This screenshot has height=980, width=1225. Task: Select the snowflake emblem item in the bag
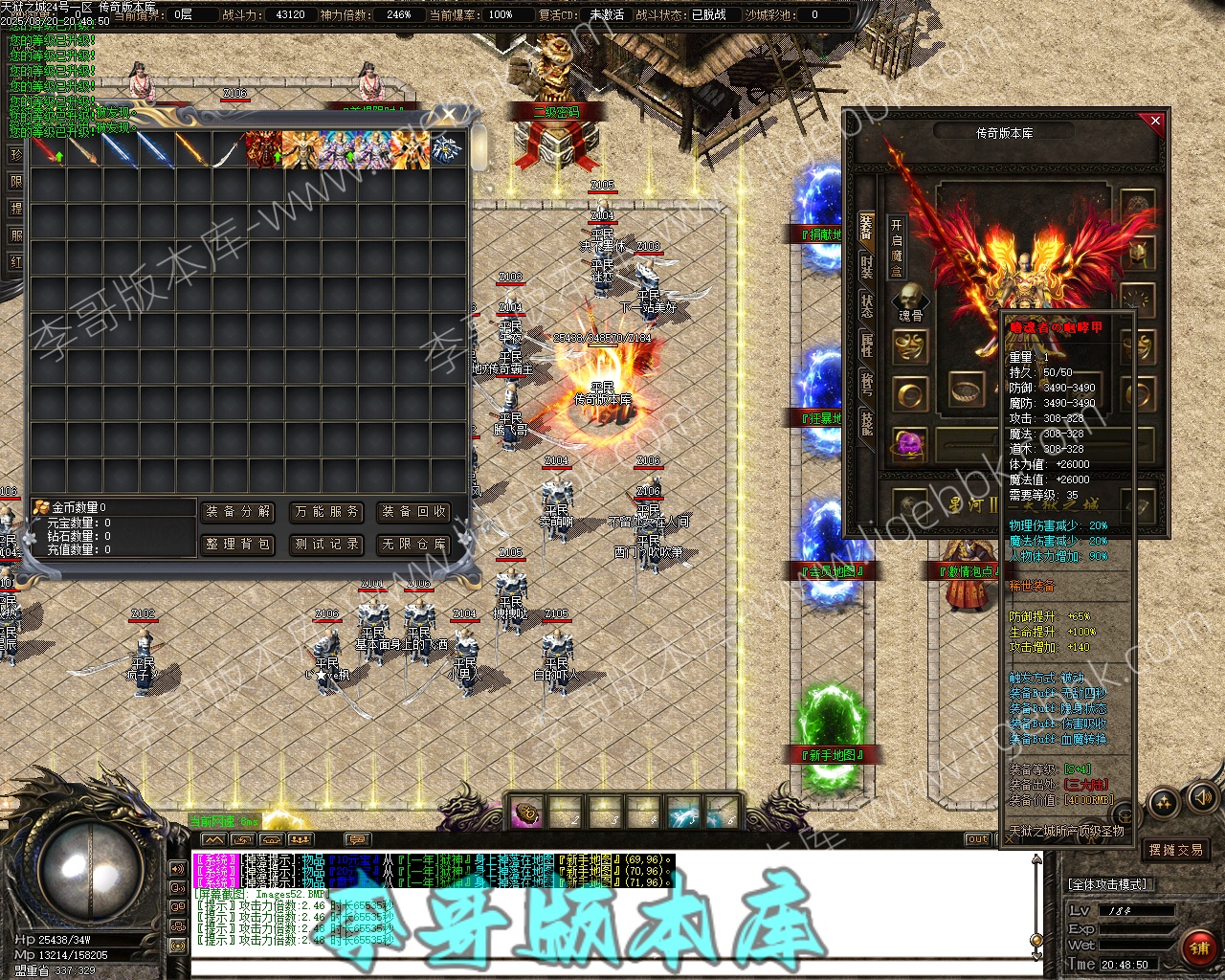click(x=445, y=150)
